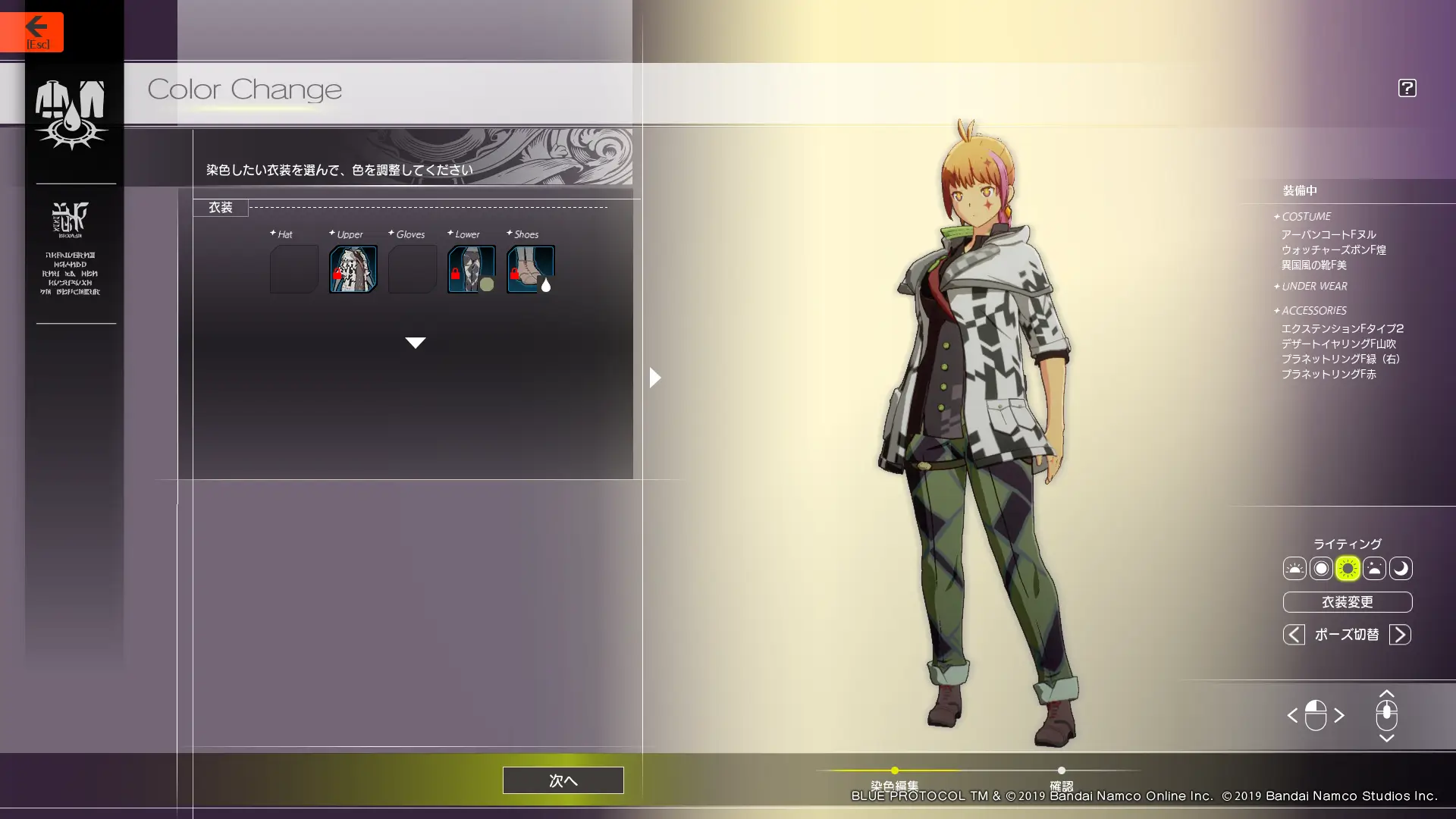This screenshot has width=1456, height=819.
Task: Switch to the previous pose
Action: coord(1294,635)
